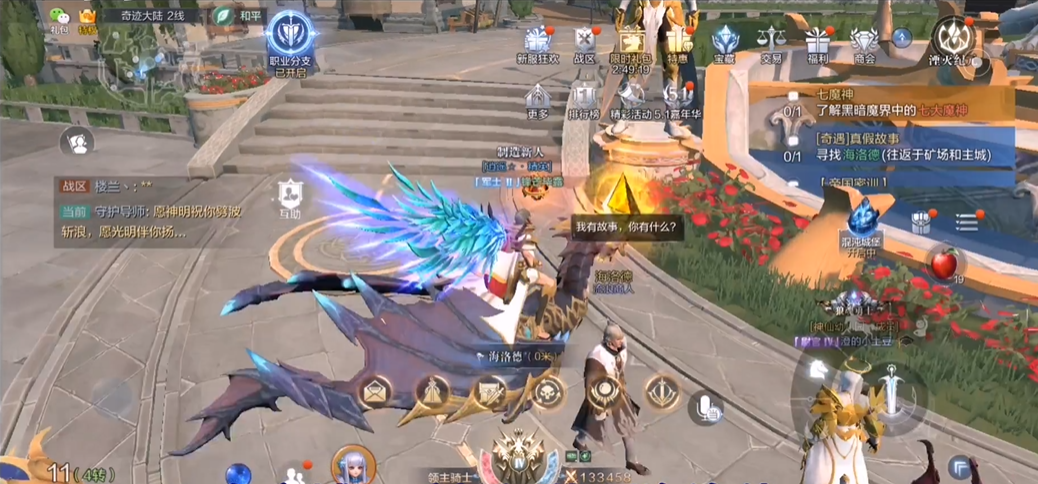The width and height of the screenshot is (1038, 484).
Task: Claim the 限时礼包 timed gift pack
Action: pos(630,45)
